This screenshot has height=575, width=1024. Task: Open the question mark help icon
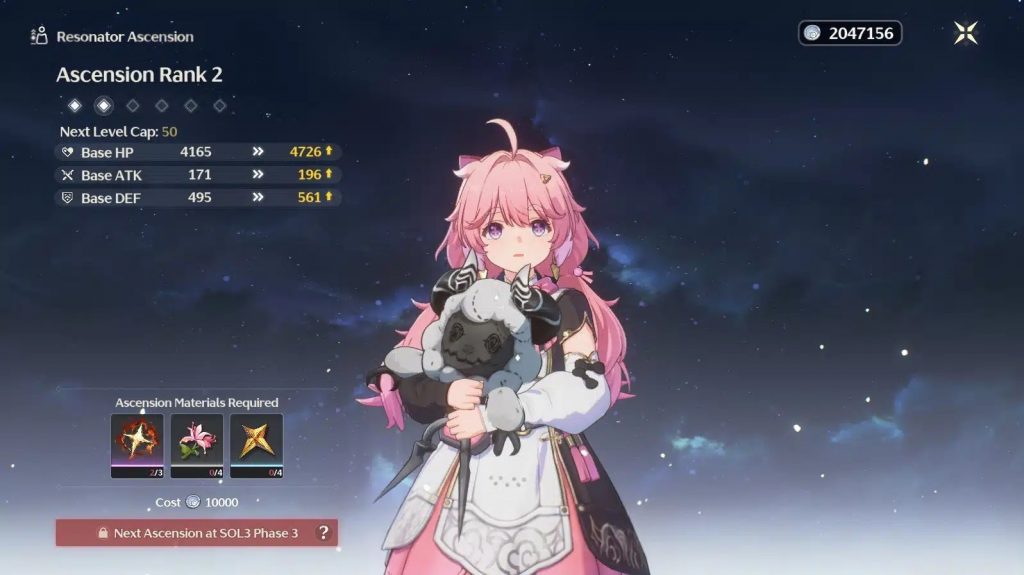[323, 533]
